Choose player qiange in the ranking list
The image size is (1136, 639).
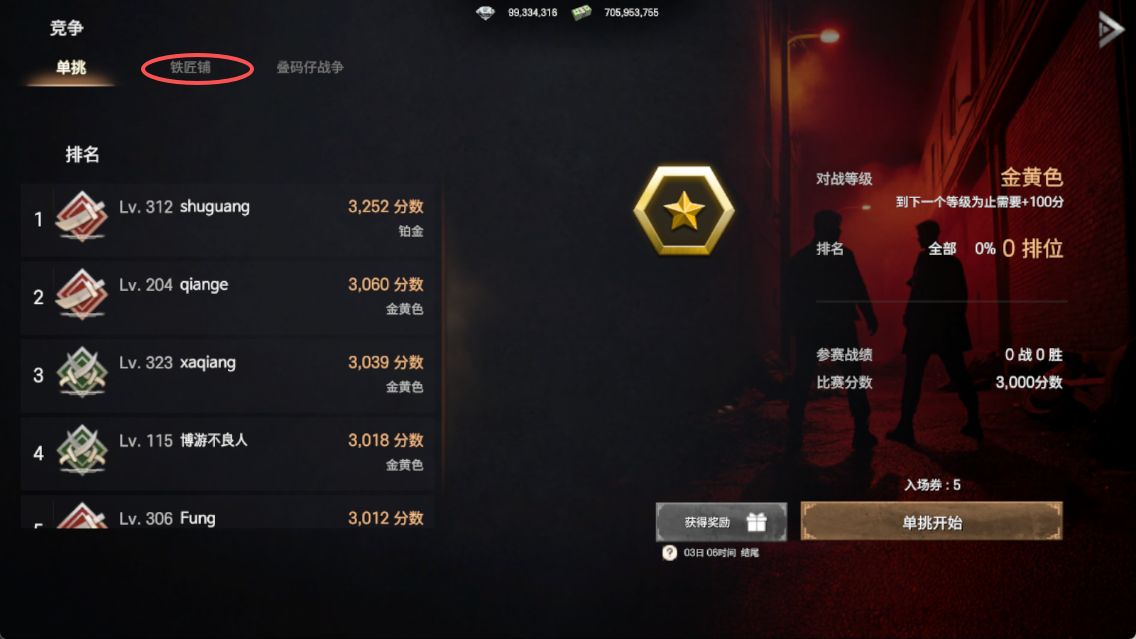[x=230, y=297]
